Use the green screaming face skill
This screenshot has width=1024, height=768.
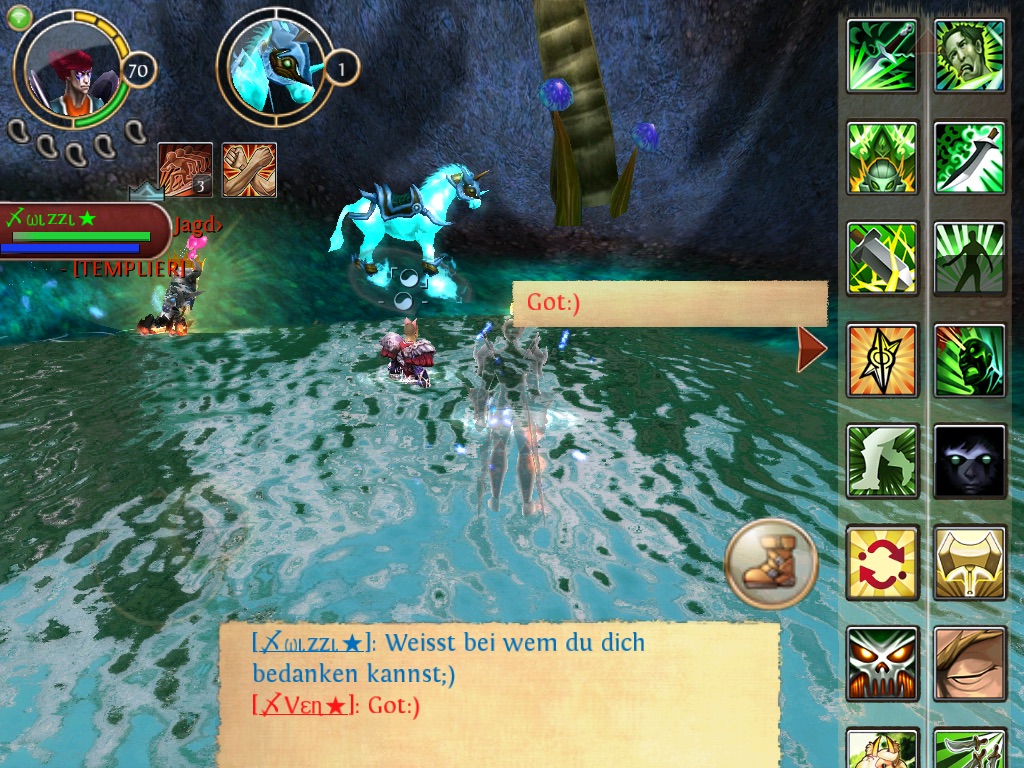969,359
